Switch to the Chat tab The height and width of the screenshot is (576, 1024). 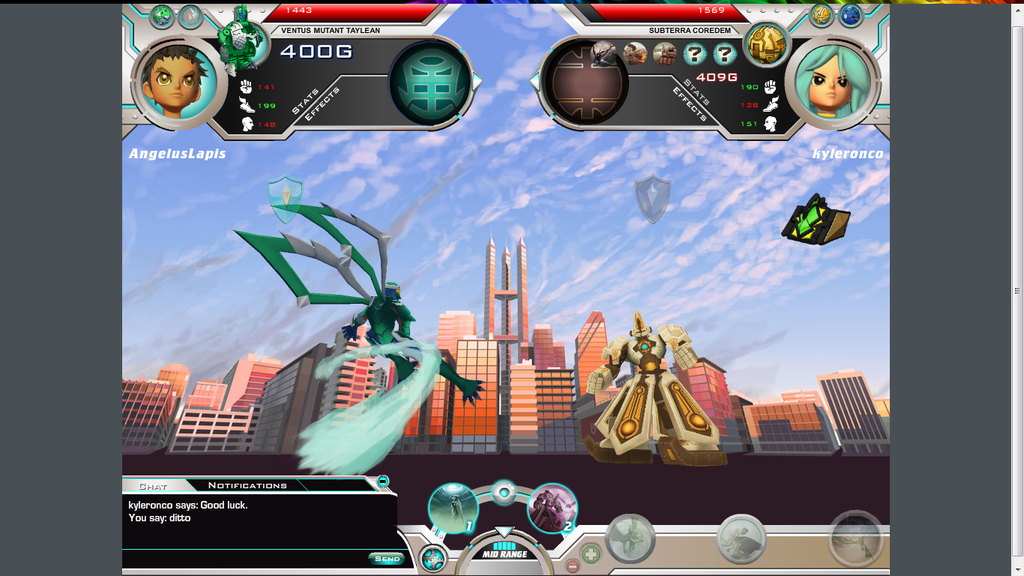point(153,486)
